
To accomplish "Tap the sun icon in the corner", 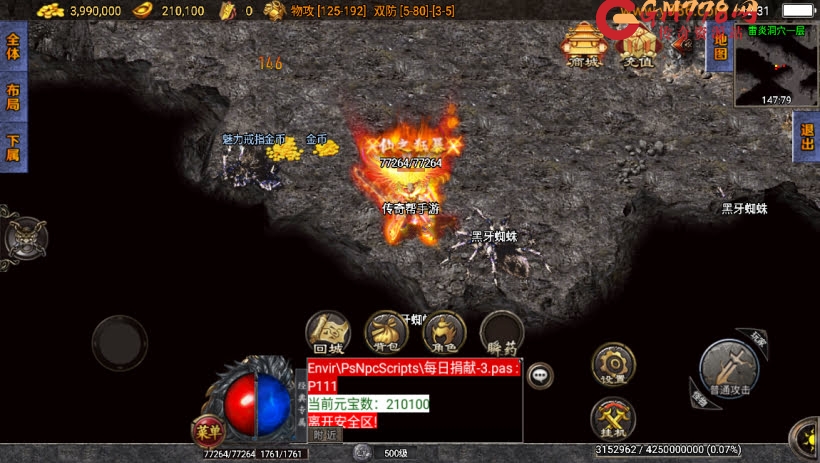I will 806,438.
